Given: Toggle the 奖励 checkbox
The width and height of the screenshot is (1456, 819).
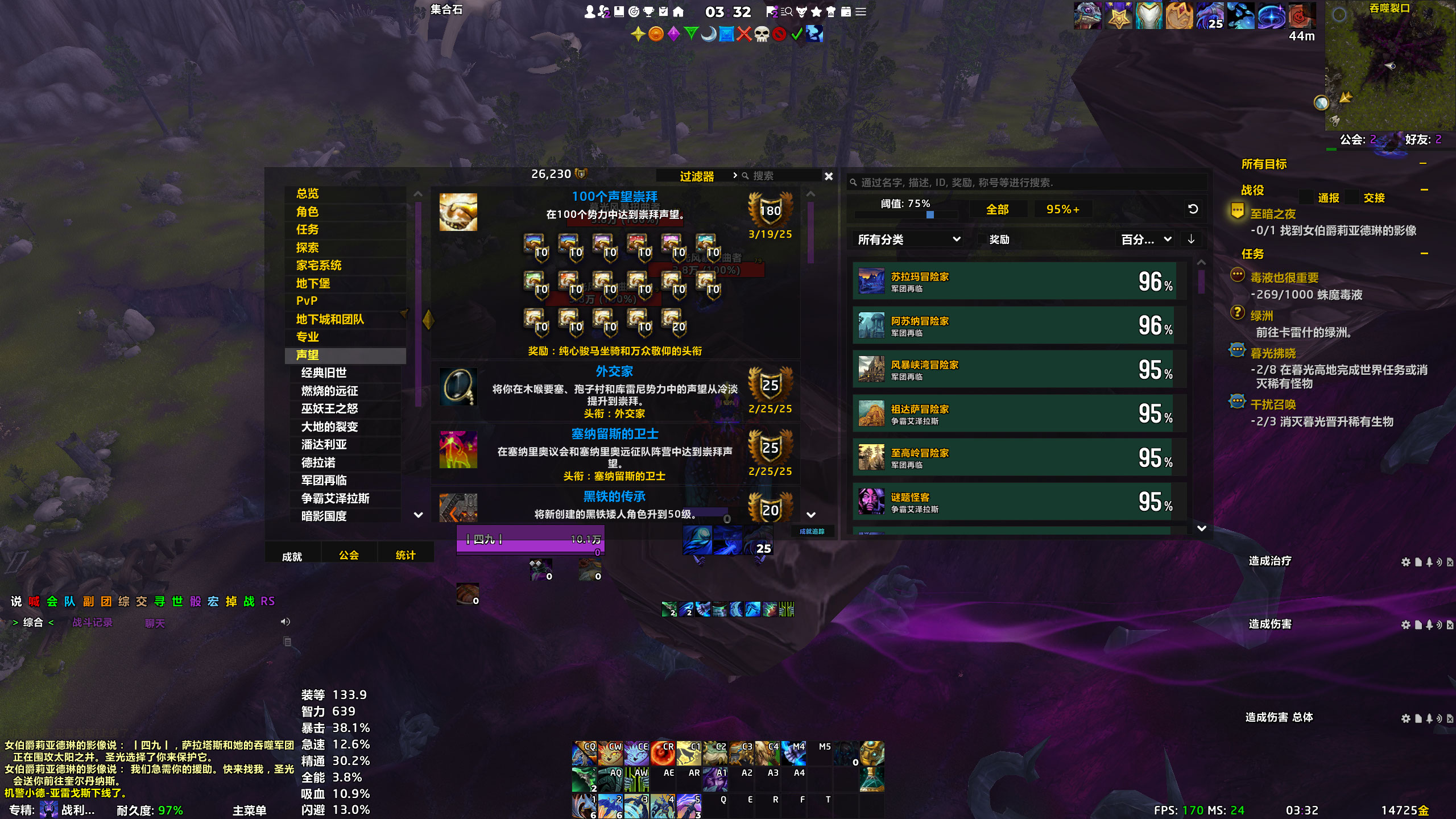Looking at the screenshot, I should click(x=982, y=239).
